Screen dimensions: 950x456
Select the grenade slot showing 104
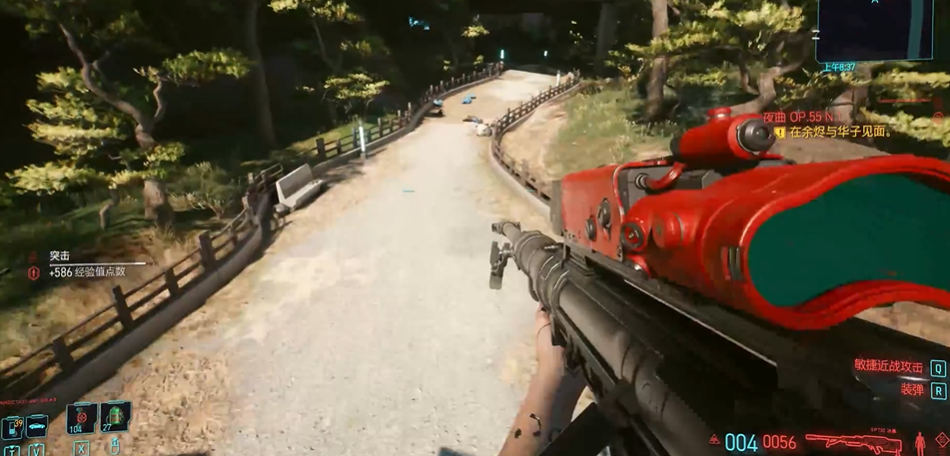81,417
